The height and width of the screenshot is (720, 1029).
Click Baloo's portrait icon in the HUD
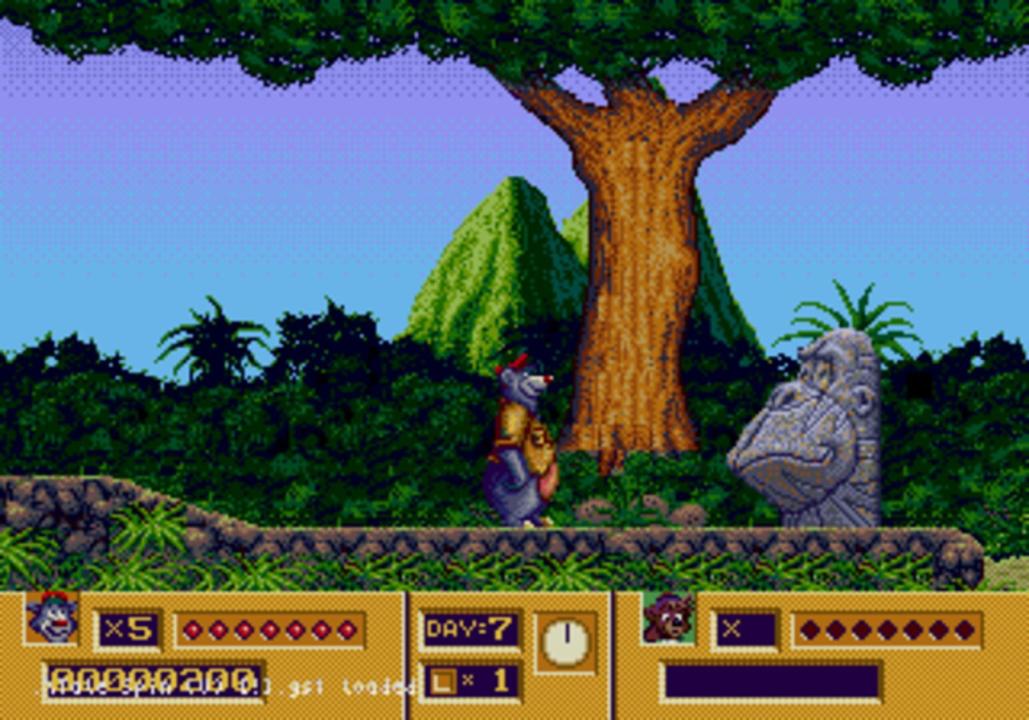click(52, 617)
